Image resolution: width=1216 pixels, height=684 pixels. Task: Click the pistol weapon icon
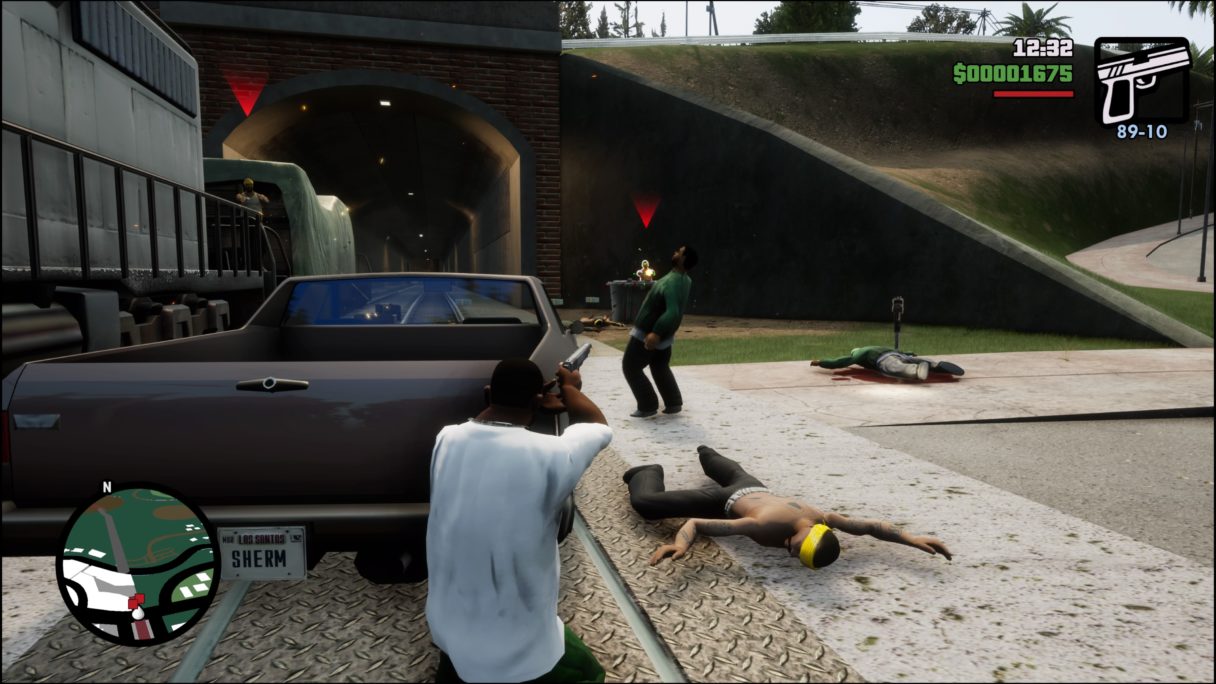pos(1141,80)
